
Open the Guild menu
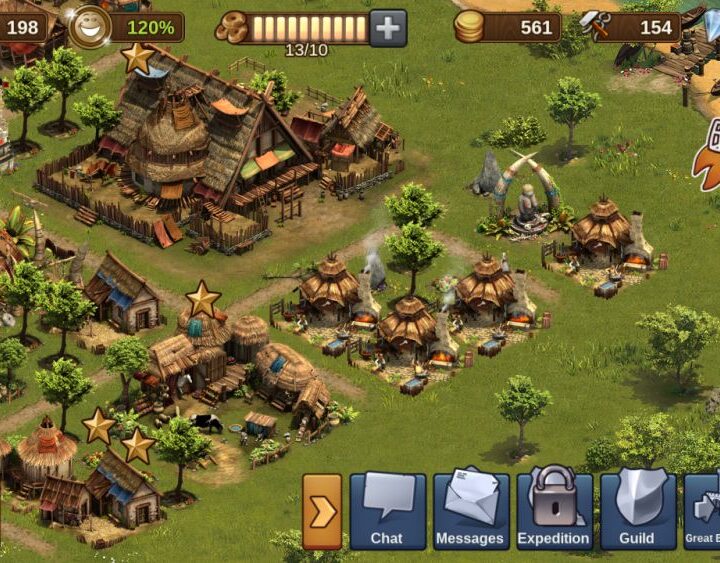pyautogui.click(x=637, y=511)
